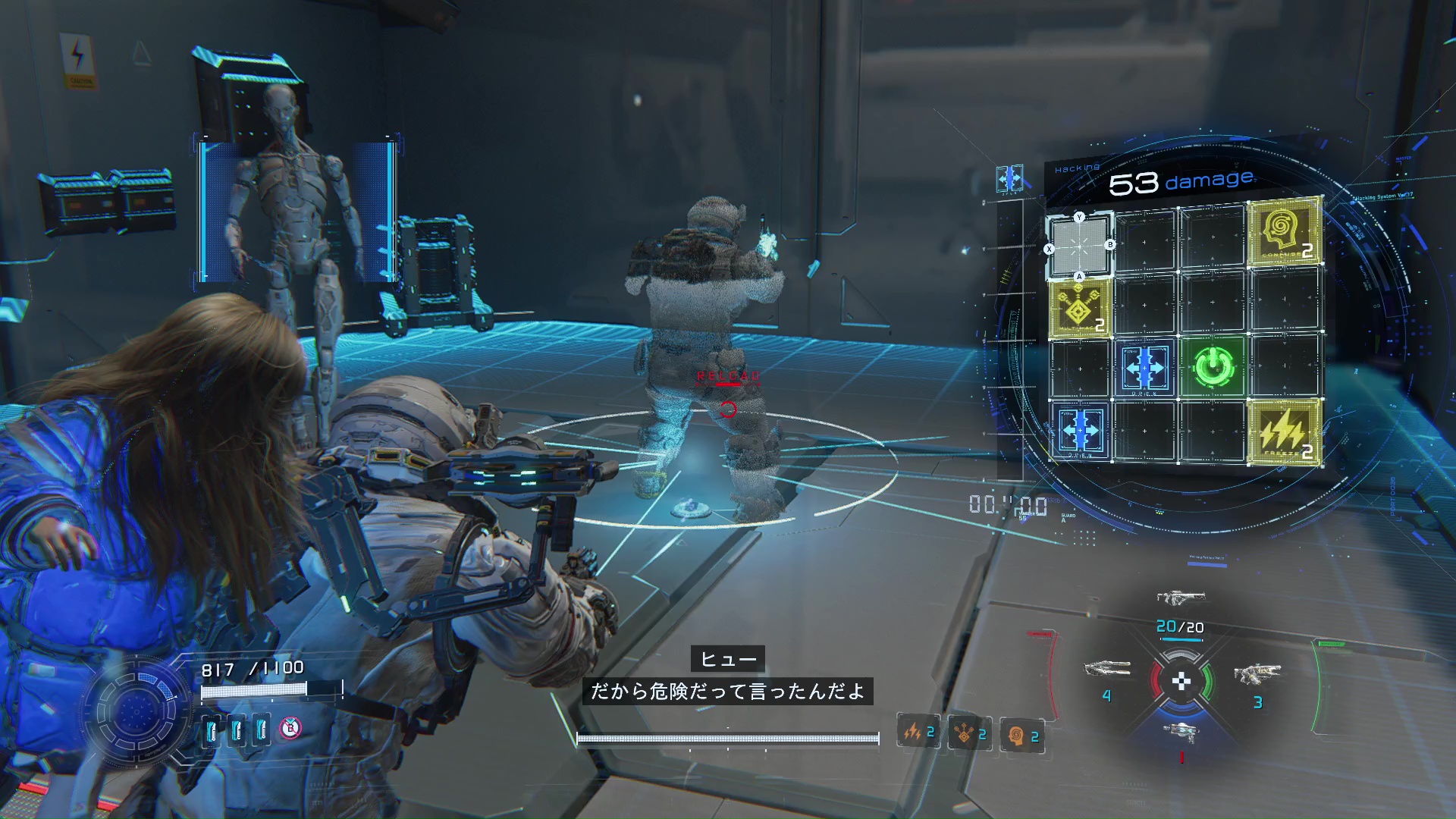
Task: Switch to the weapon showing 3 ammo
Action: (x=1257, y=673)
